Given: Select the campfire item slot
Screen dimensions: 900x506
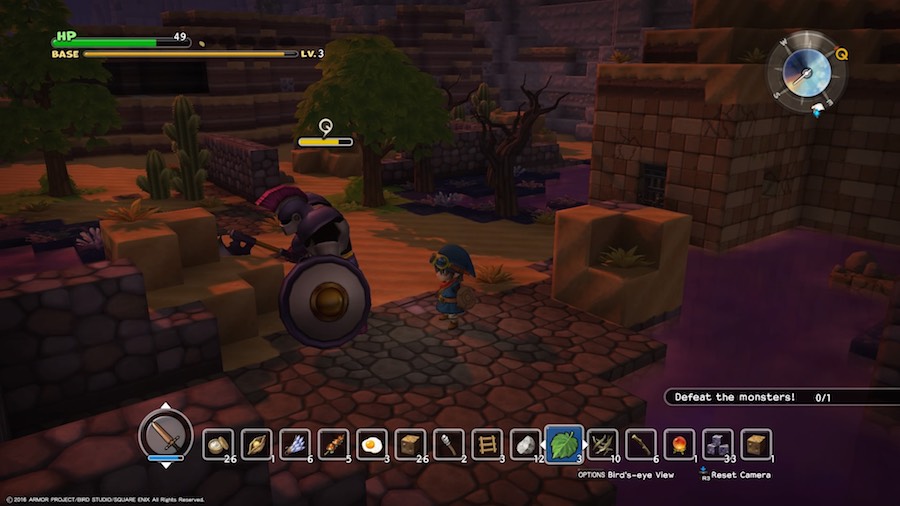Looking at the screenshot, I should coord(679,443).
